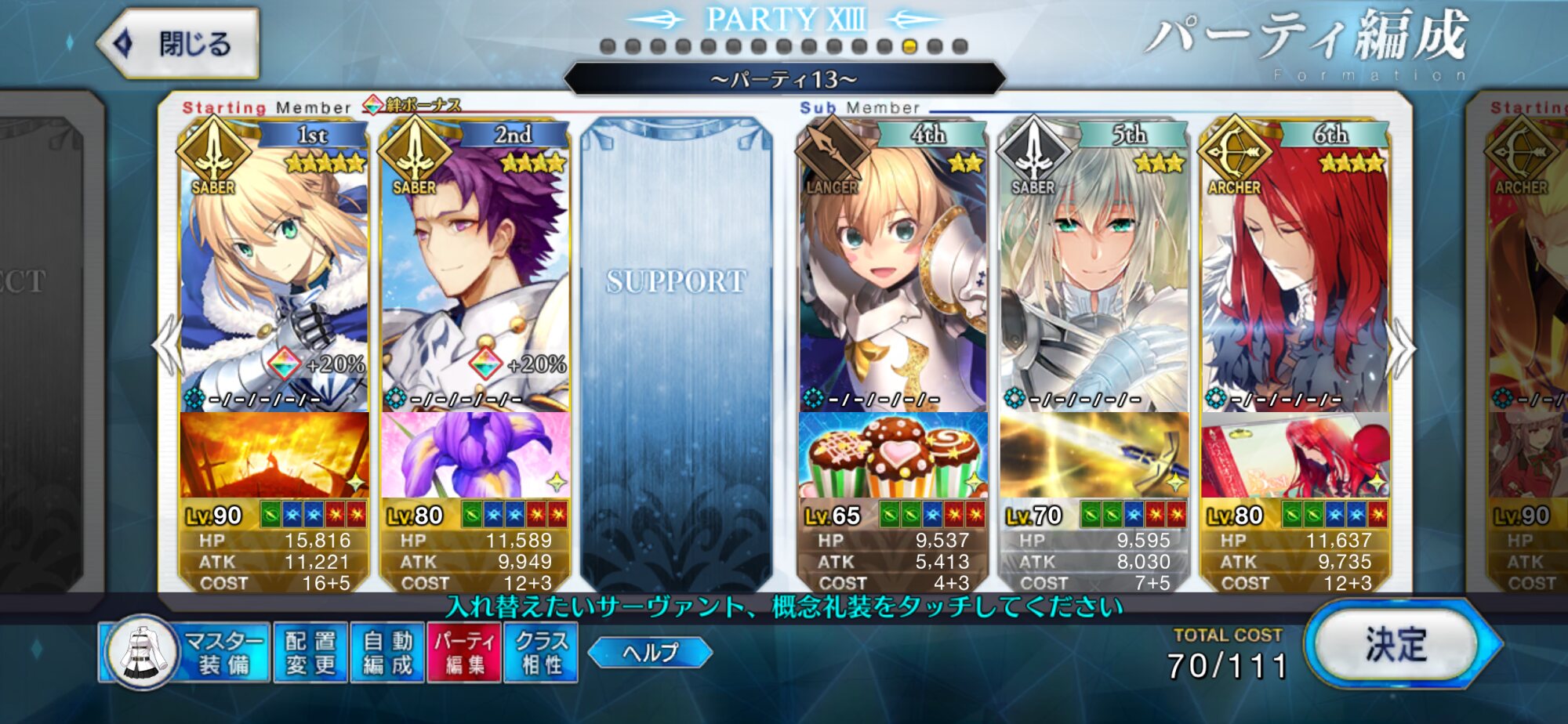1568x724 pixels.
Task: Open 配置変更 position change
Action: coord(310,653)
